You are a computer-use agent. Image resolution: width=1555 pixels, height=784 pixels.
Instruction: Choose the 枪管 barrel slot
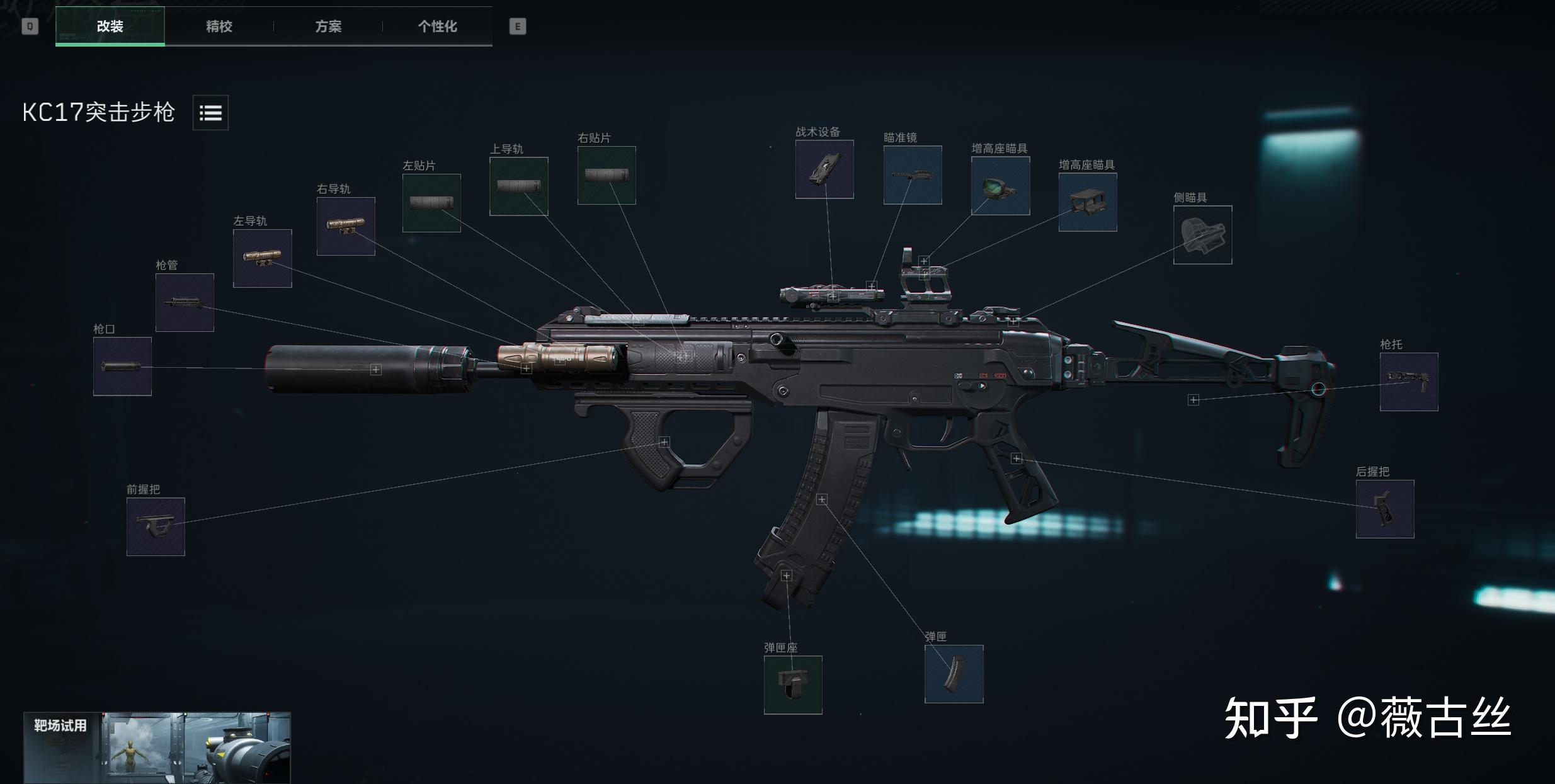coord(185,303)
